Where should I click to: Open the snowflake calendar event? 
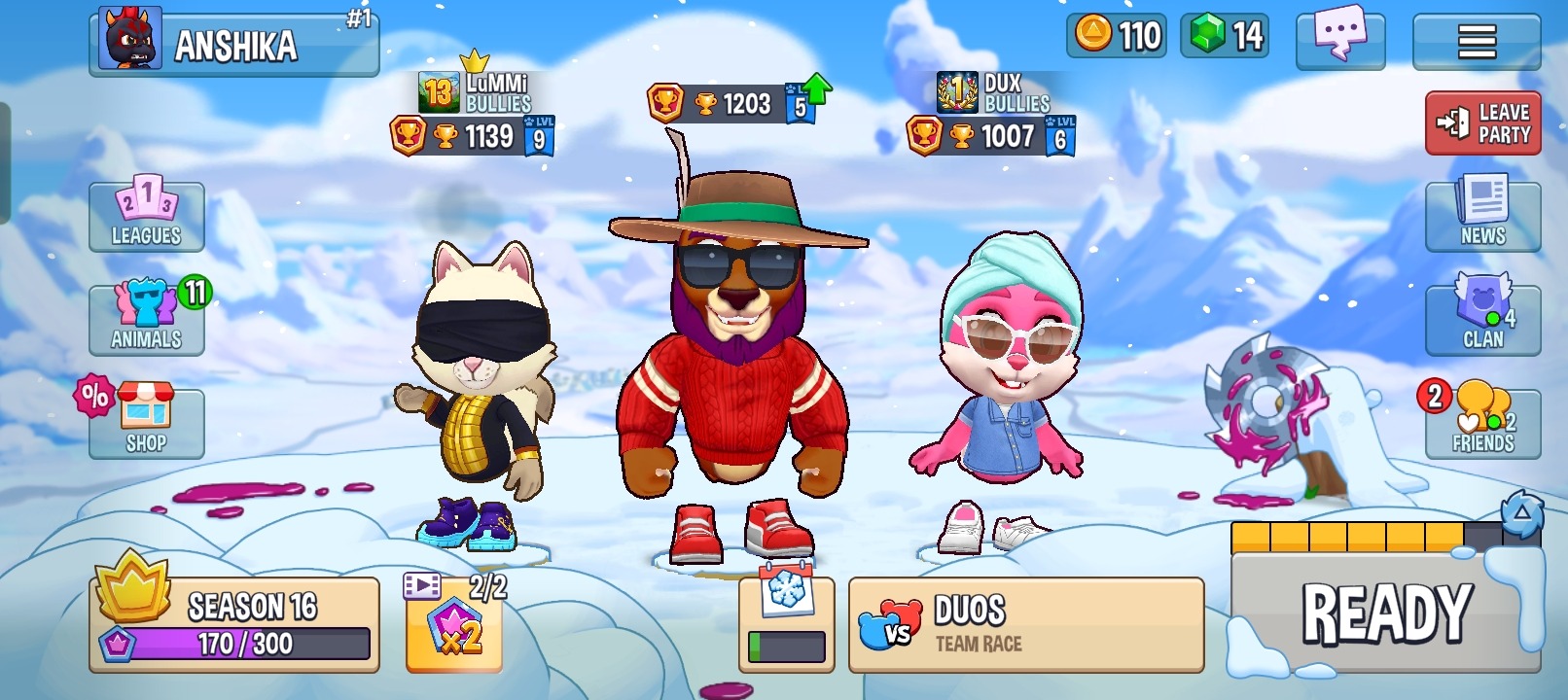tap(786, 622)
